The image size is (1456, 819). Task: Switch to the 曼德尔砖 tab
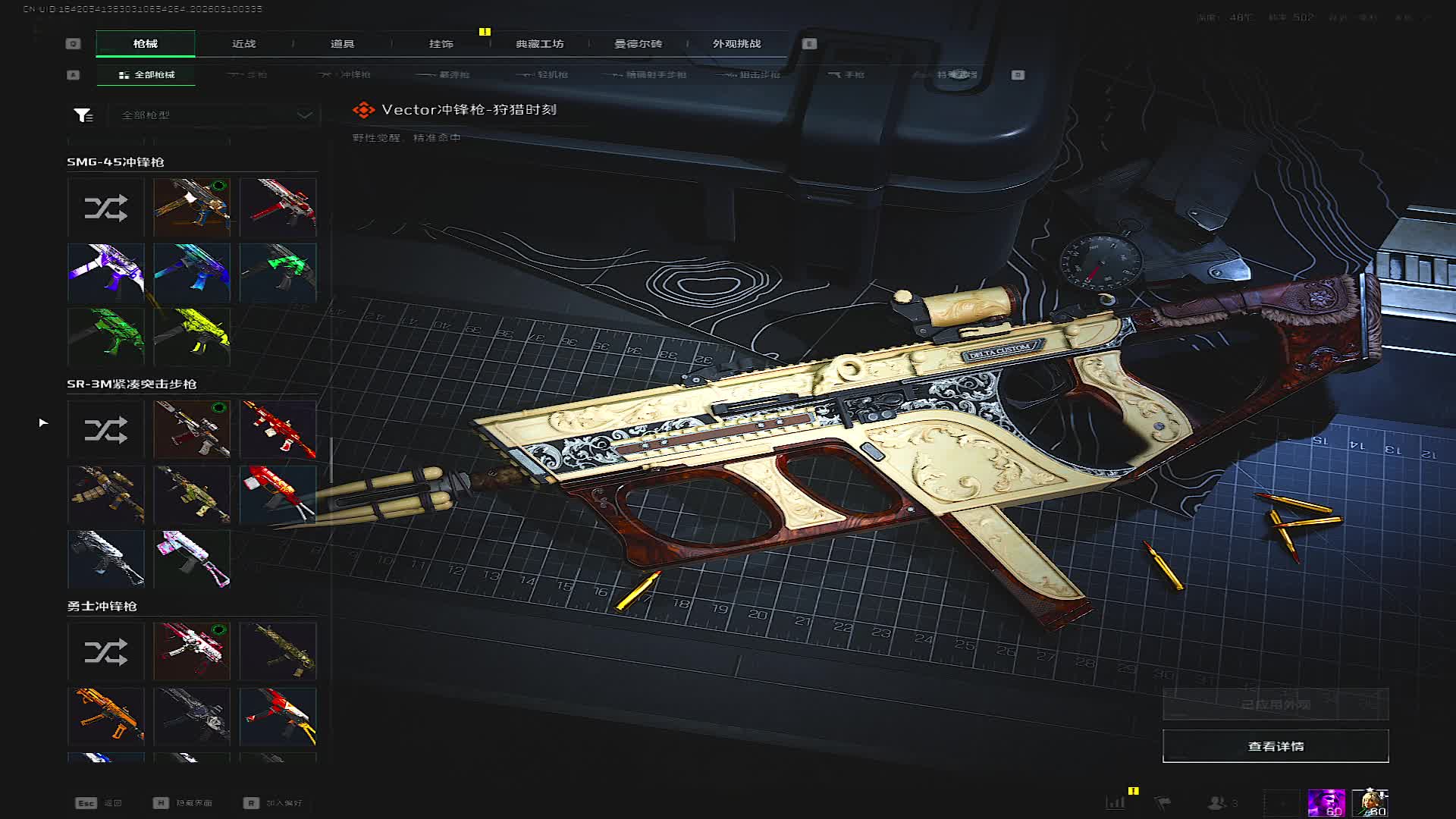click(638, 44)
